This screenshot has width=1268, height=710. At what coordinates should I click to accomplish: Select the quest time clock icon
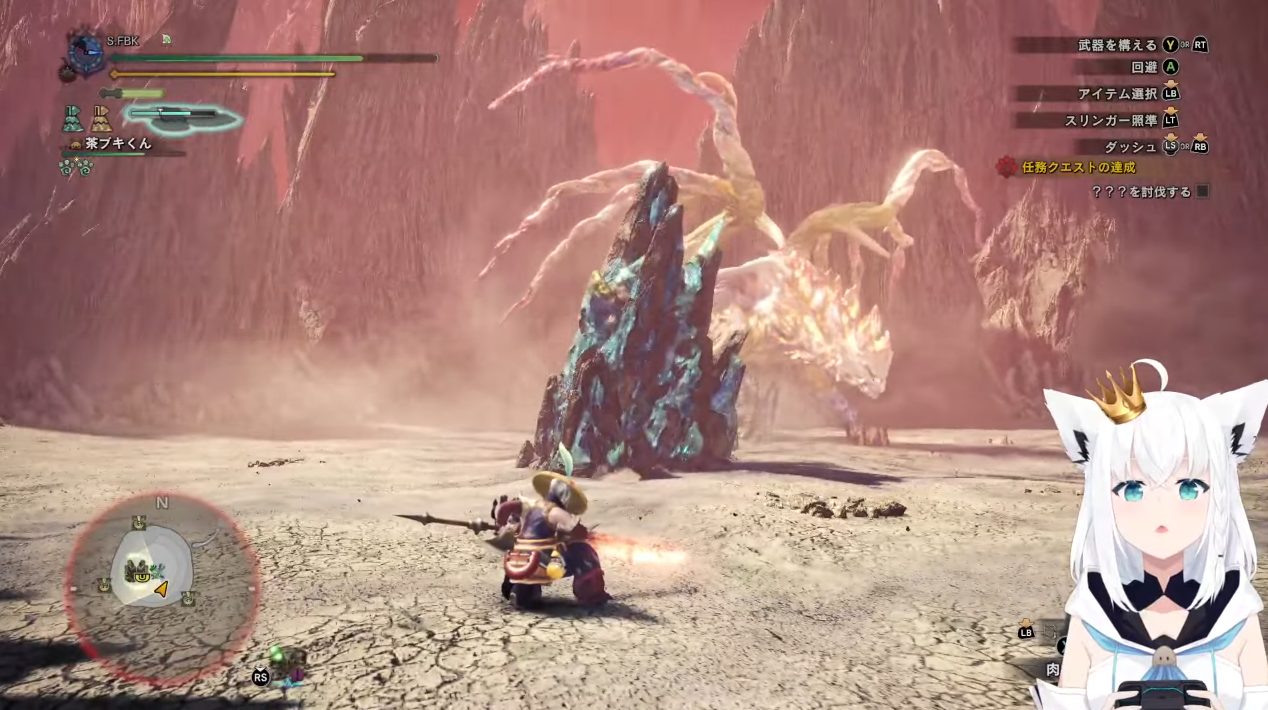(x=87, y=53)
